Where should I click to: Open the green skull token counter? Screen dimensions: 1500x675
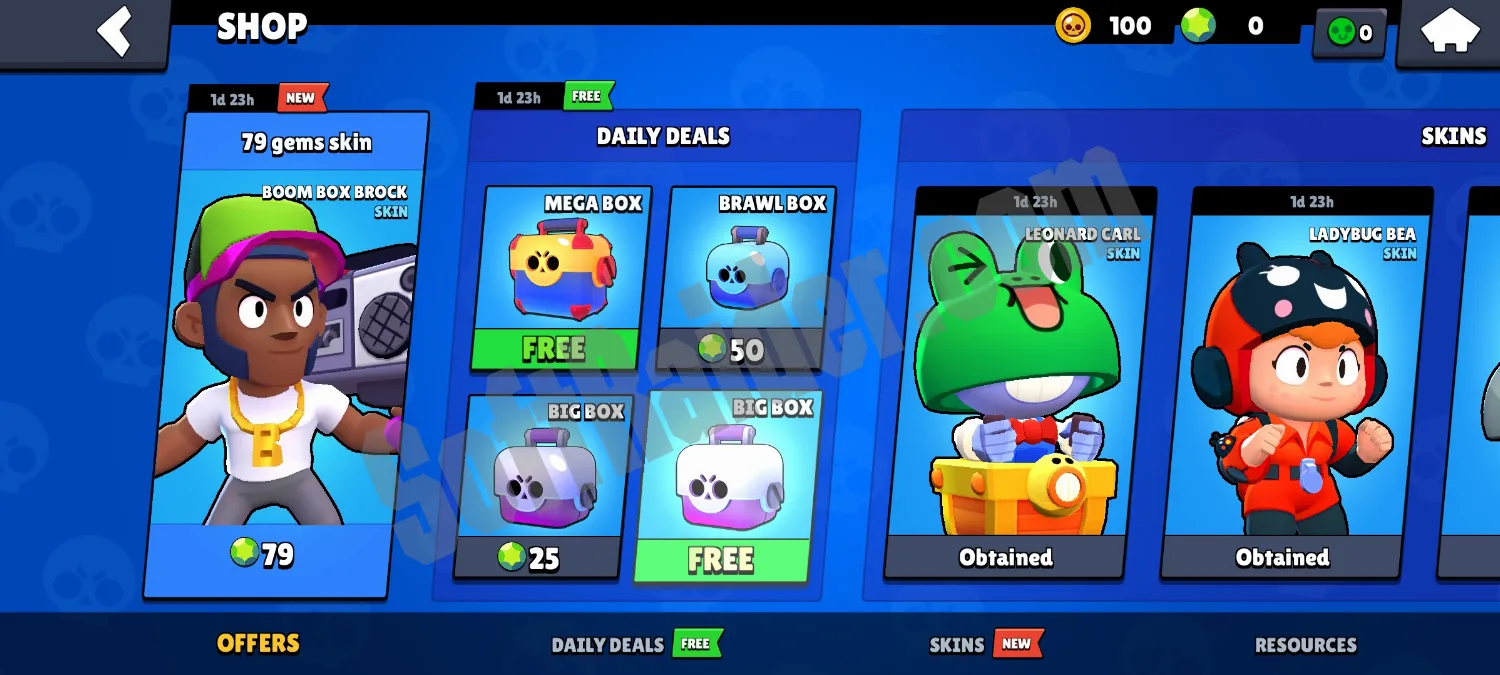1349,33
